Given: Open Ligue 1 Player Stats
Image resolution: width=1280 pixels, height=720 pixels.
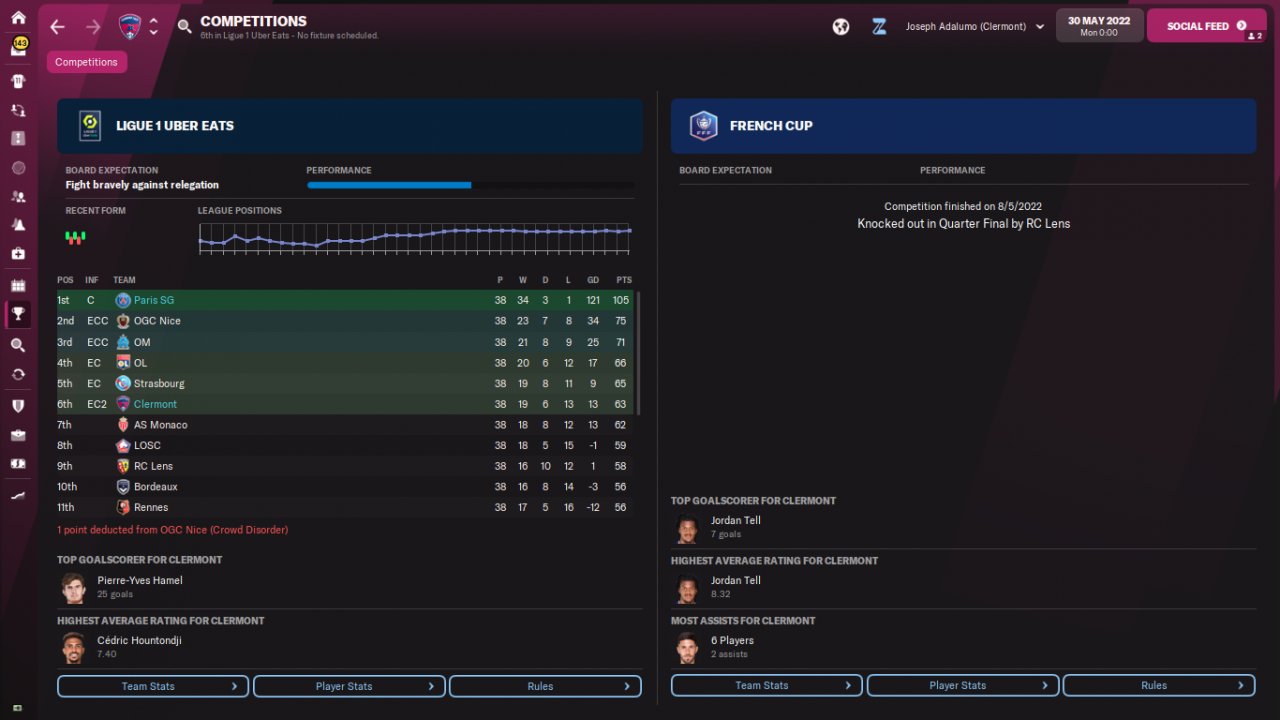Looking at the screenshot, I should [x=349, y=686].
